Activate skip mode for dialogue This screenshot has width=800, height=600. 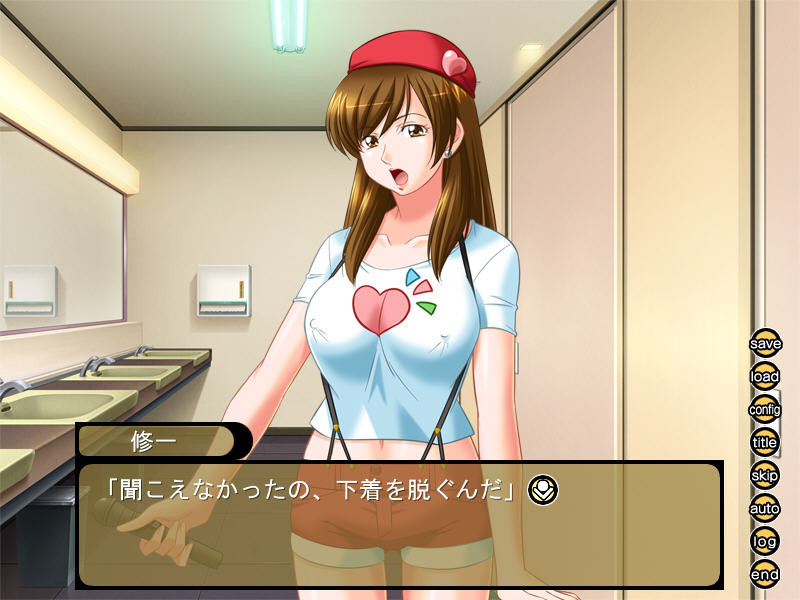(x=765, y=476)
